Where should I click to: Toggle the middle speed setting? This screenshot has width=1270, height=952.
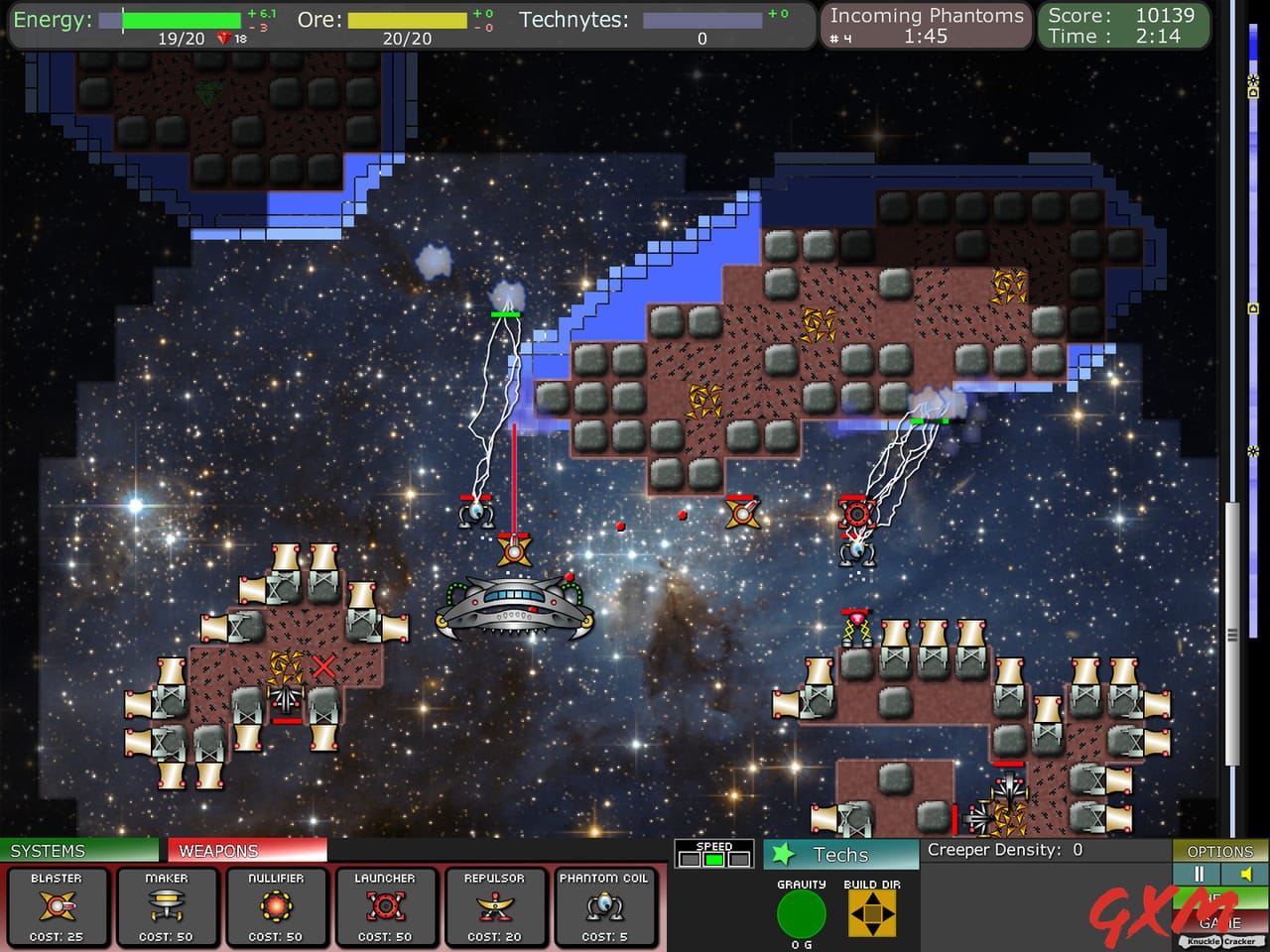tap(713, 861)
